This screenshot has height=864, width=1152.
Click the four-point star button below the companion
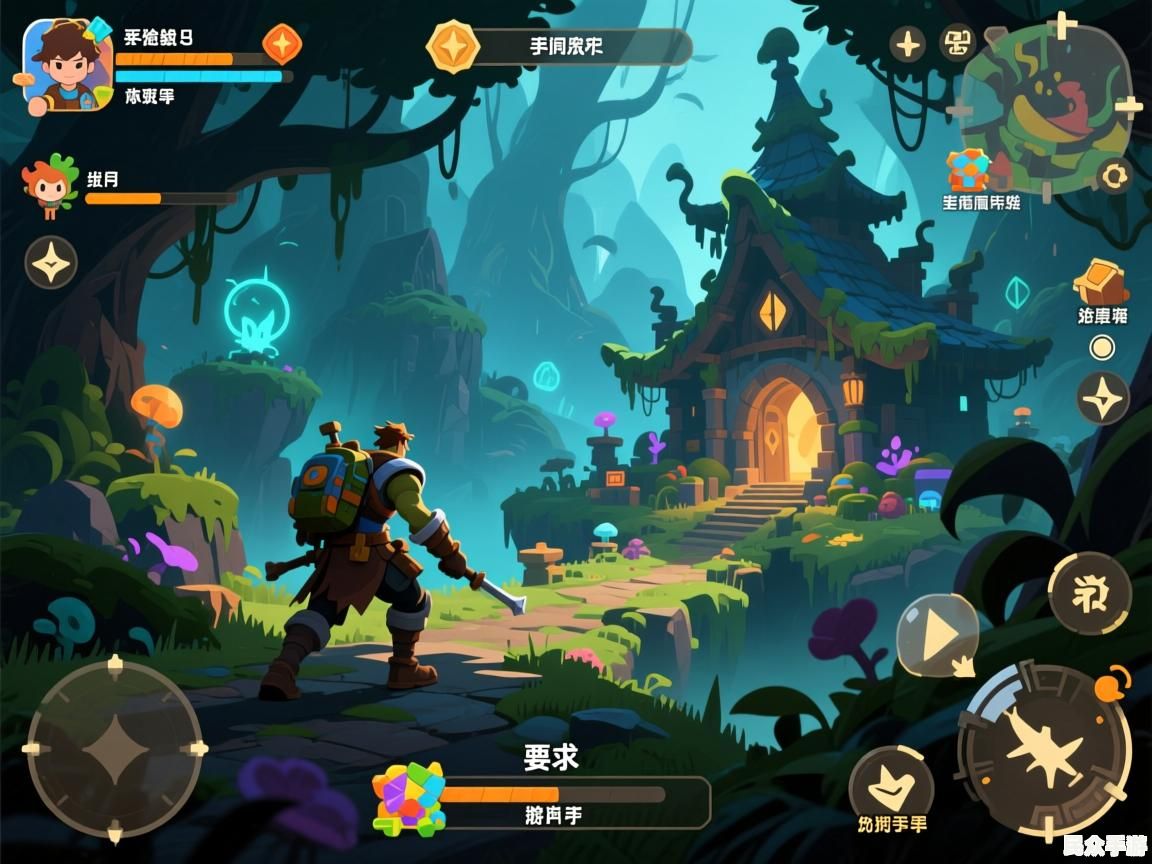click(51, 262)
